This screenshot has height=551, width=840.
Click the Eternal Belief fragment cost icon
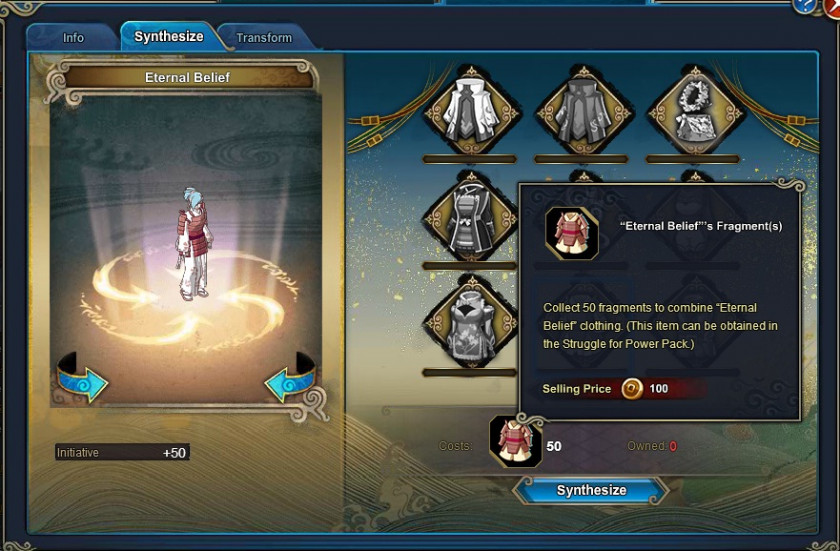516,441
